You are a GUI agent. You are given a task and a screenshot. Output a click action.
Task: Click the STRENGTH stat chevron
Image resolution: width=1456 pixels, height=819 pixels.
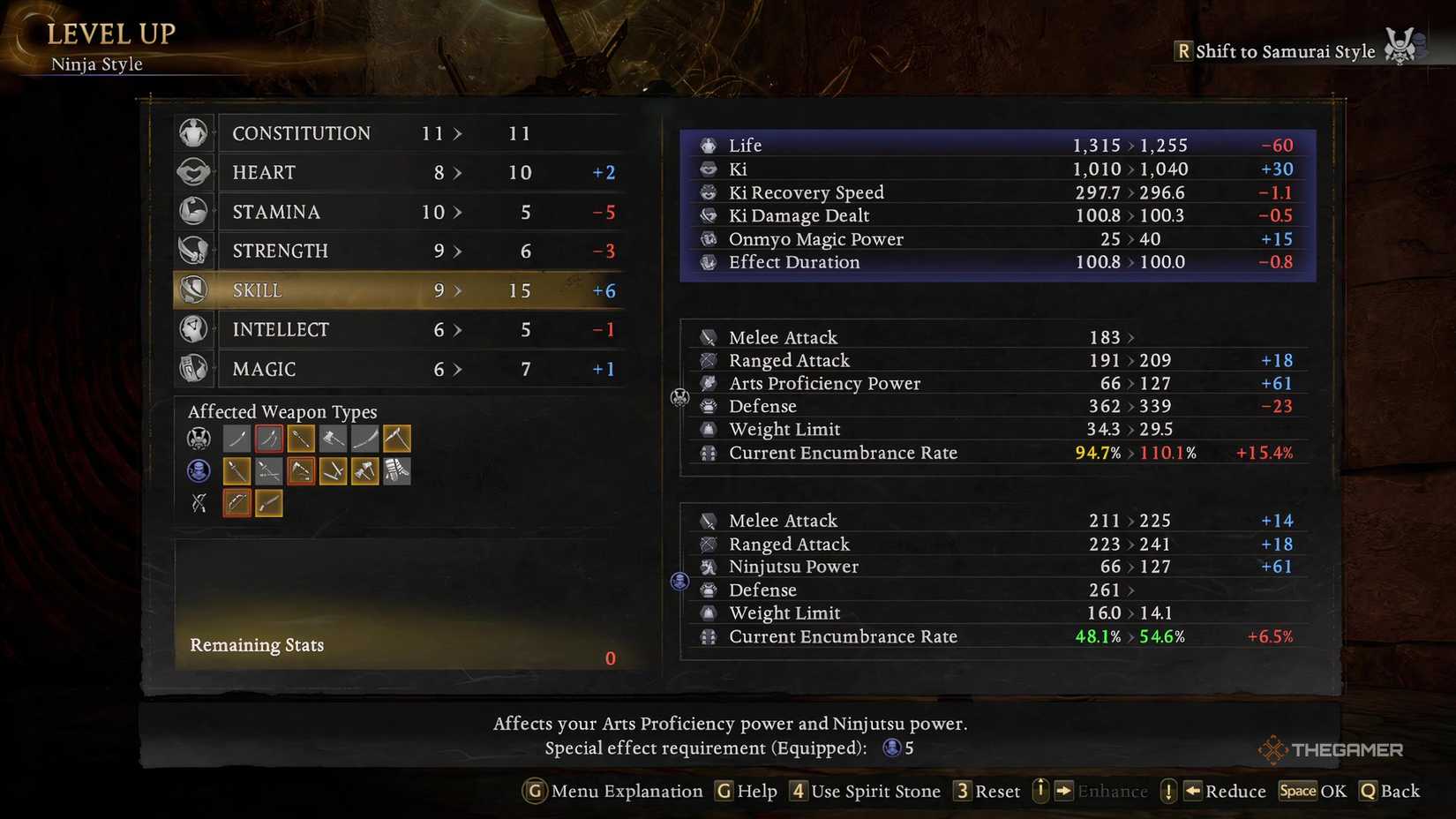click(459, 251)
